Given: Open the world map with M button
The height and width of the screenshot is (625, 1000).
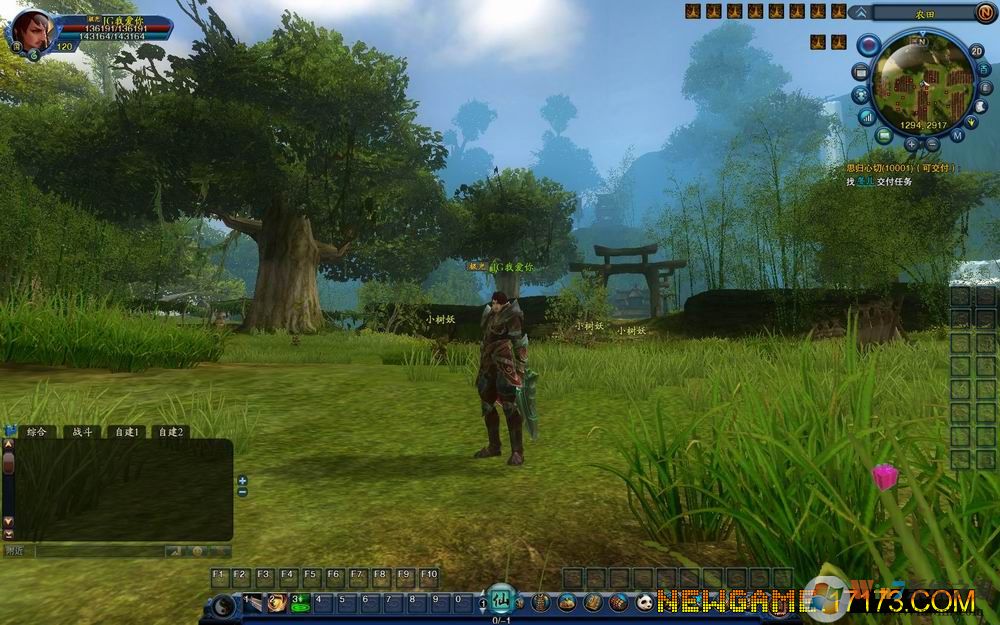Looking at the screenshot, I should point(957,135).
